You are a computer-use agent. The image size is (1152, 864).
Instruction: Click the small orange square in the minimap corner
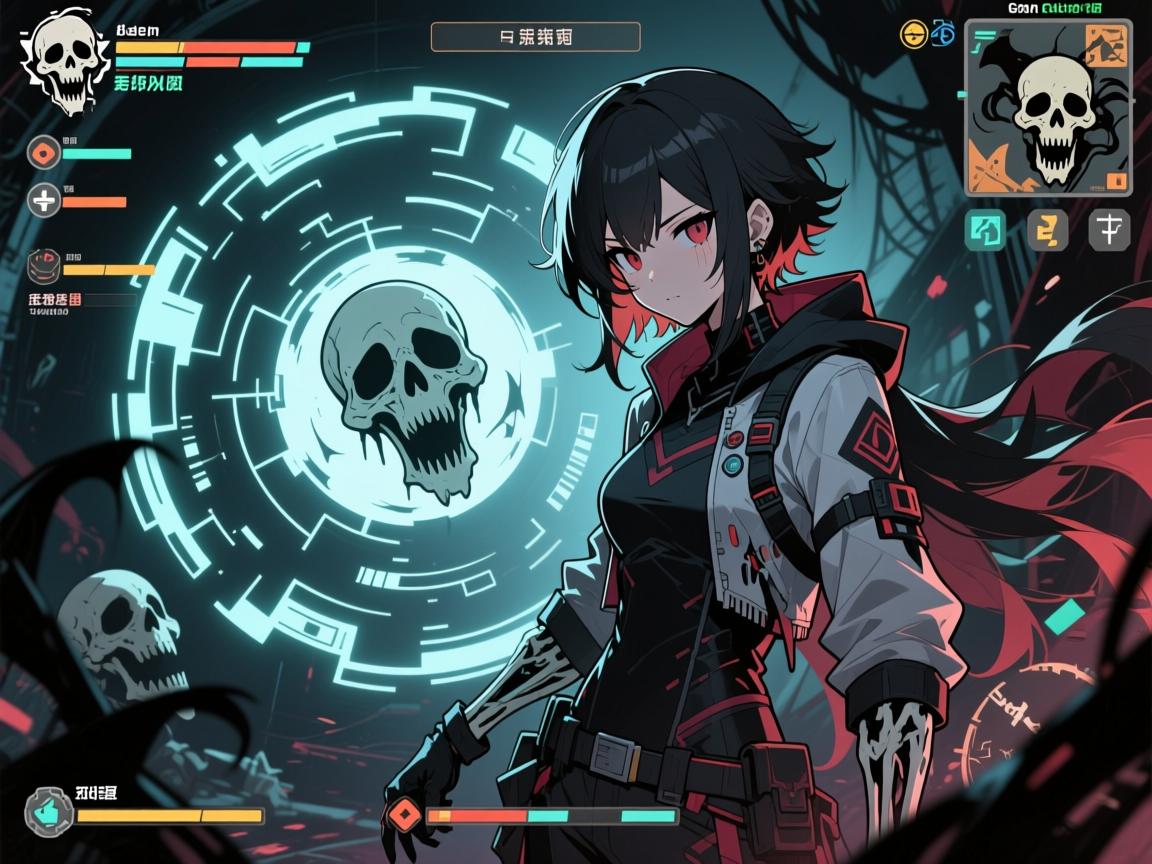click(1118, 181)
